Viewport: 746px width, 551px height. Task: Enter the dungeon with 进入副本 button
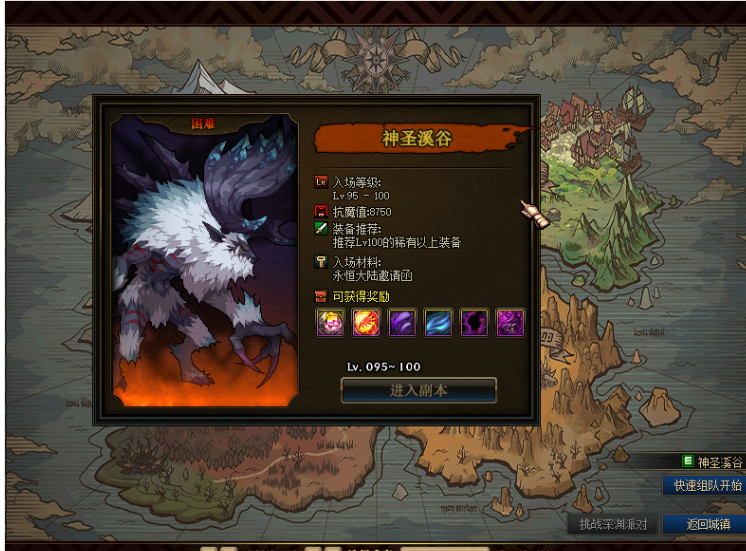click(x=418, y=390)
